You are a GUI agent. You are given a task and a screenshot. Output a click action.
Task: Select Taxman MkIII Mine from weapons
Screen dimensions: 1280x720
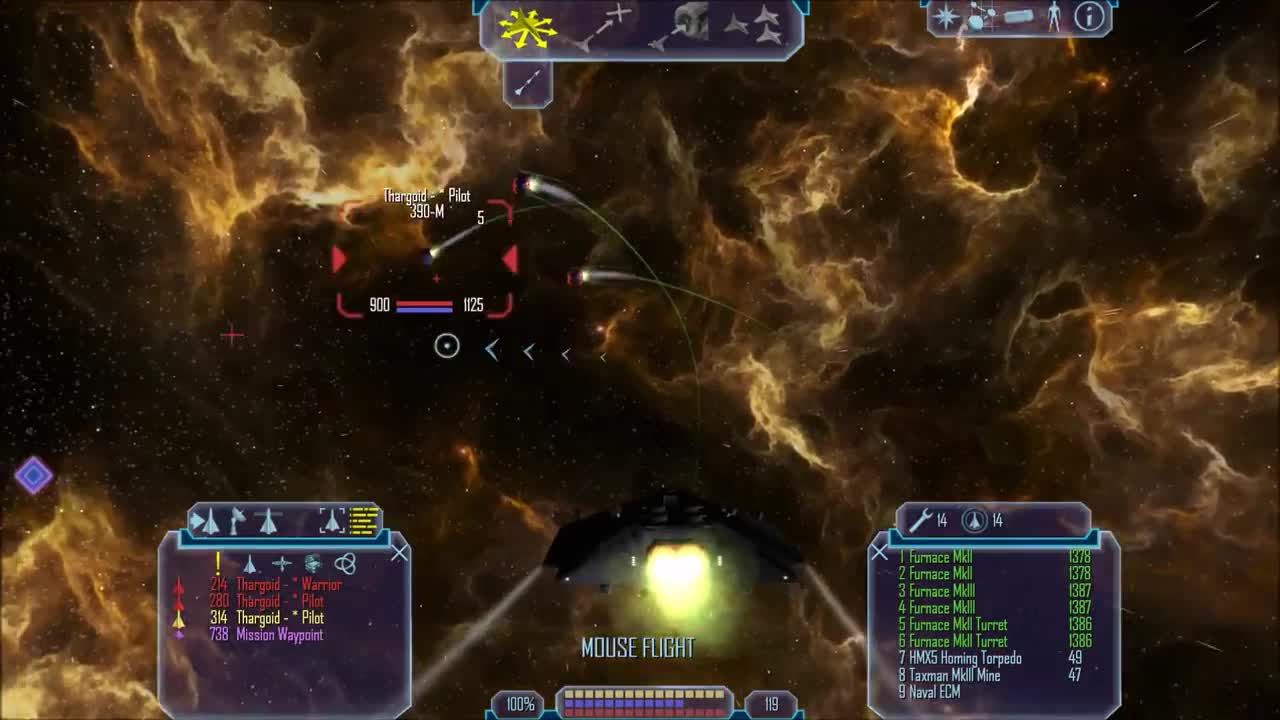[x=955, y=675]
